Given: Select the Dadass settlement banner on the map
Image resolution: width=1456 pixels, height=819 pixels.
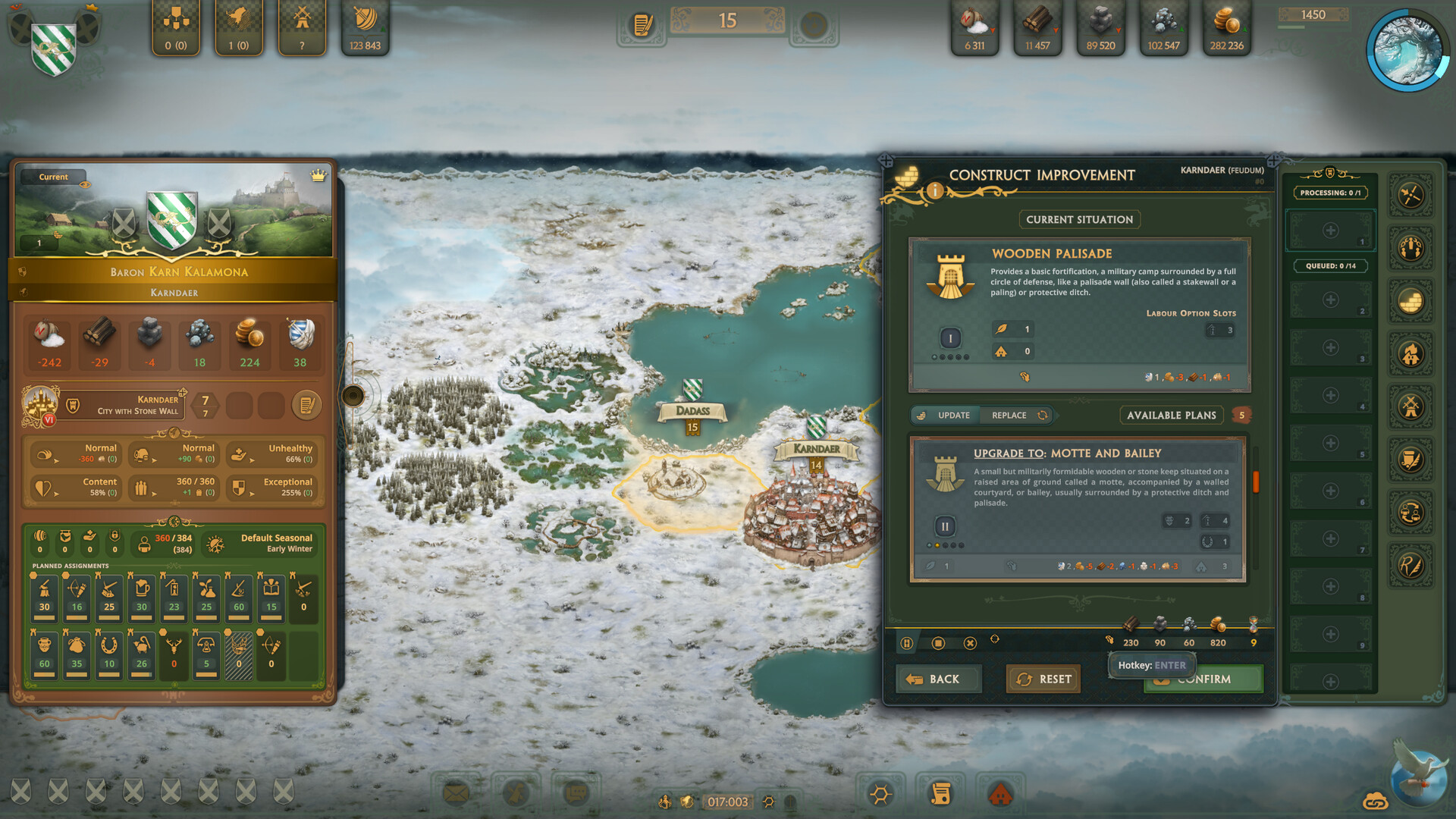Looking at the screenshot, I should [x=691, y=410].
